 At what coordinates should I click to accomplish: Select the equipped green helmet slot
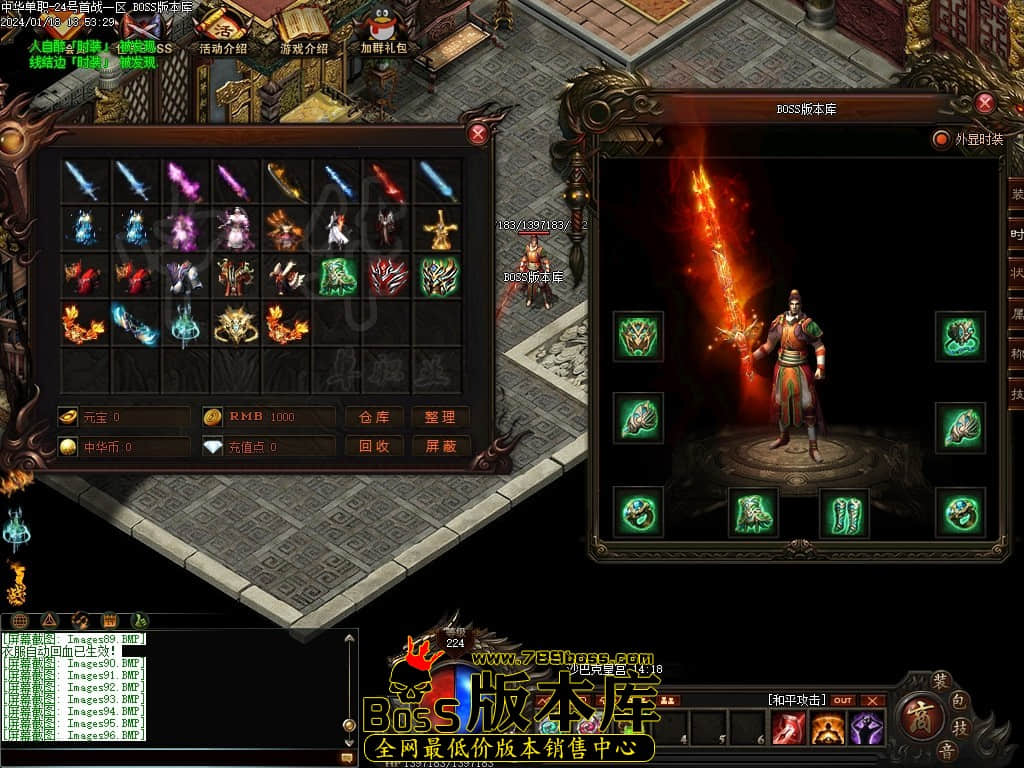point(638,337)
